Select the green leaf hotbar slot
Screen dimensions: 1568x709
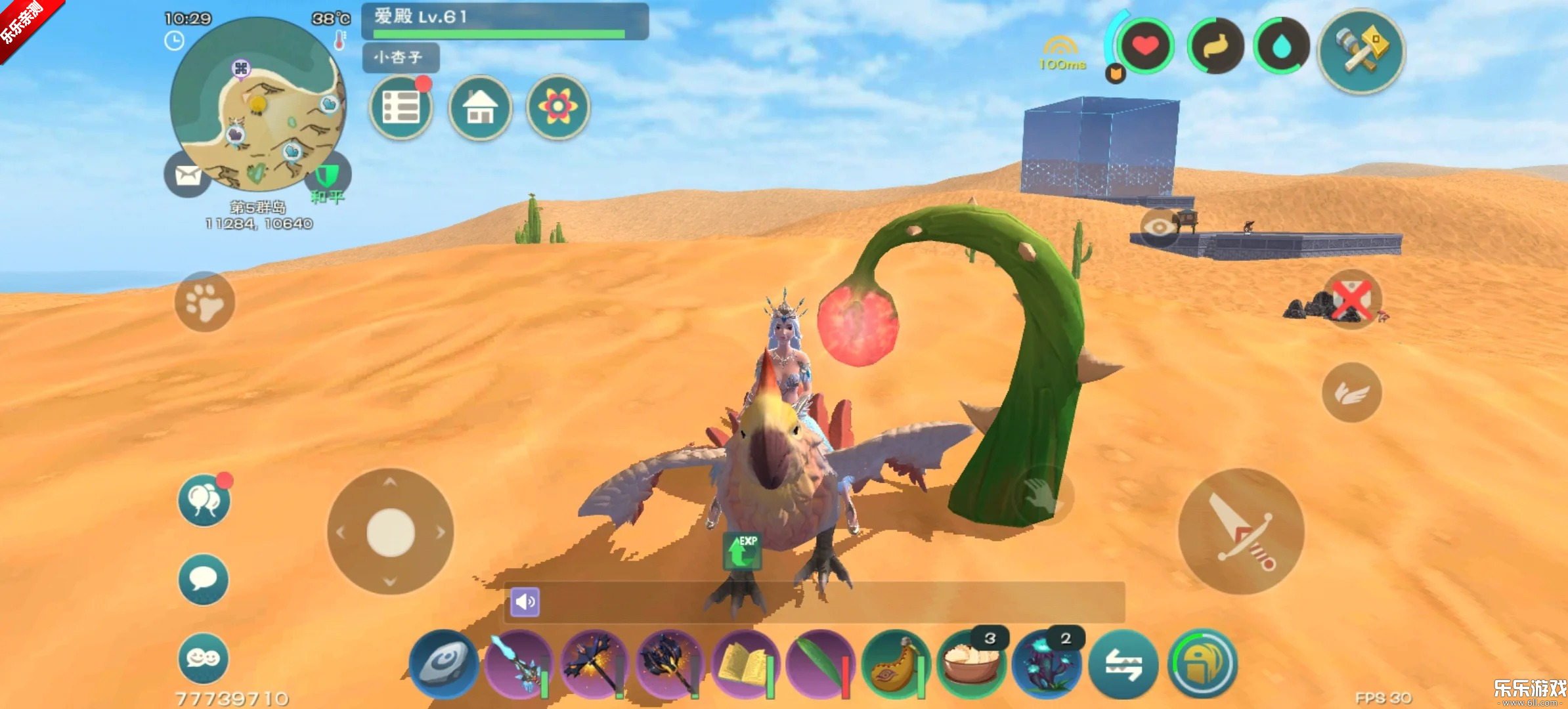click(x=820, y=664)
